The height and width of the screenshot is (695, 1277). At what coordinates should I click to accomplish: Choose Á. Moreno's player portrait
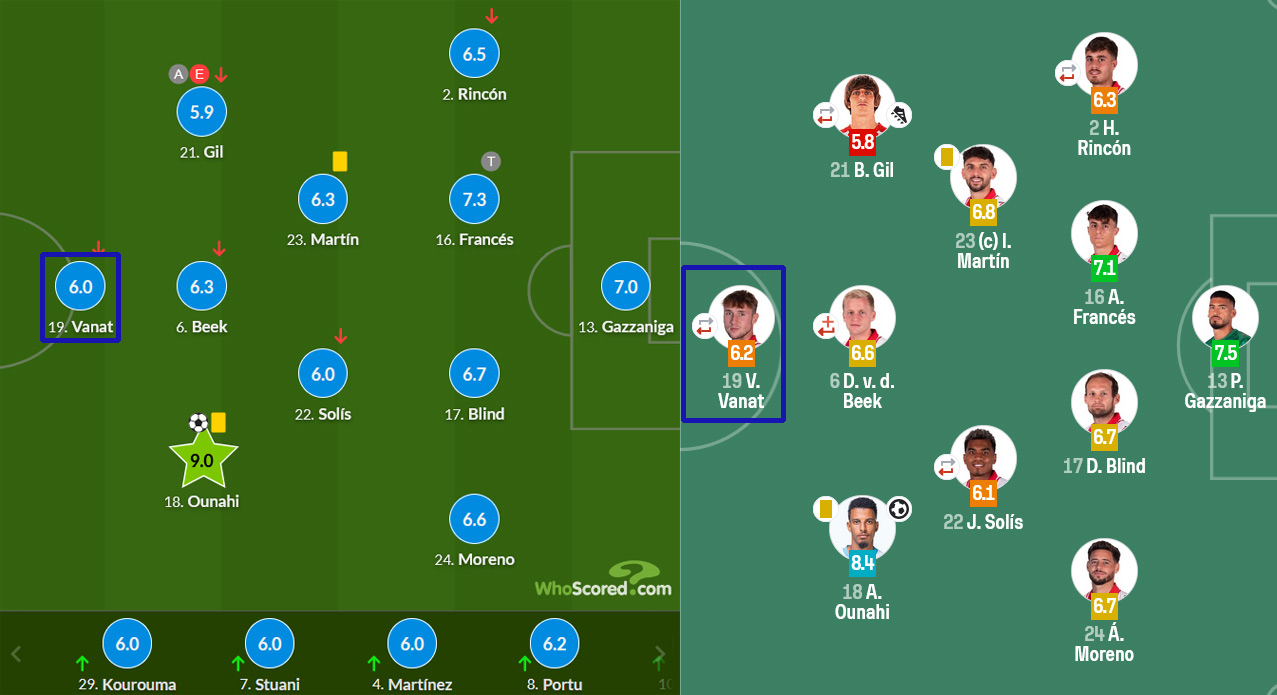coord(1103,571)
